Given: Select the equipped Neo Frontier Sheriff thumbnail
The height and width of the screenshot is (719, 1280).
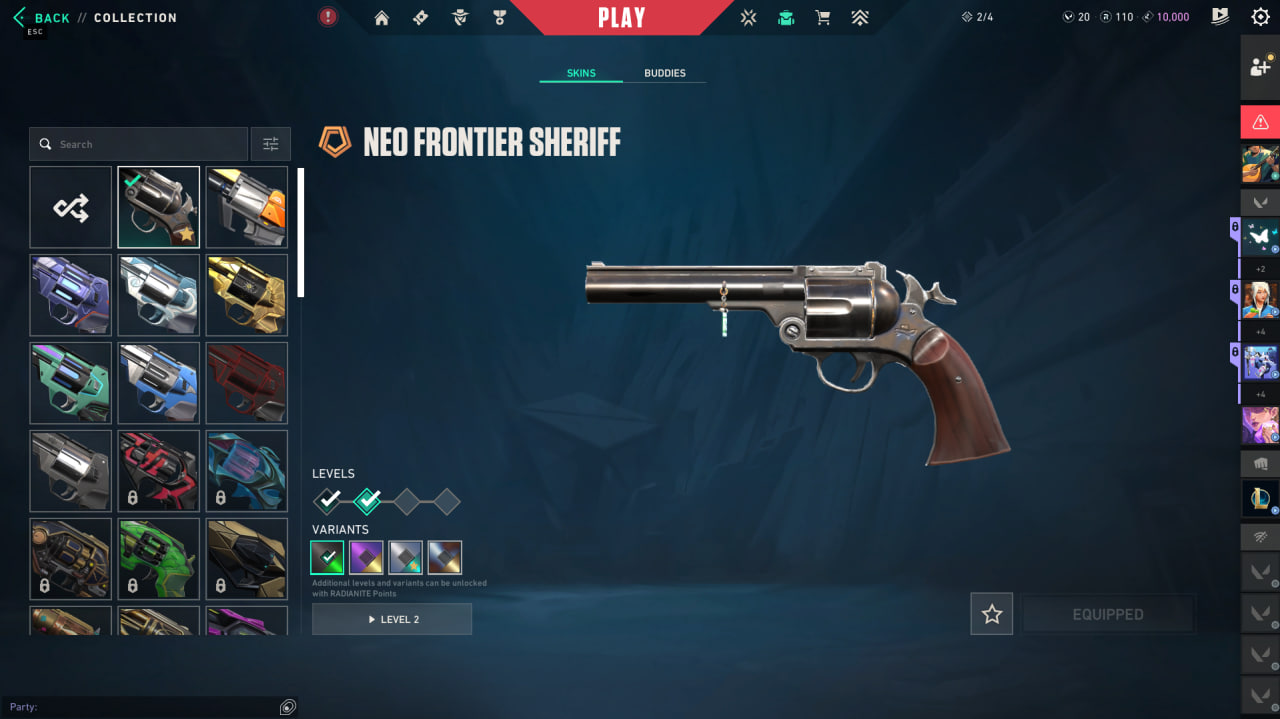Looking at the screenshot, I should click(158, 207).
